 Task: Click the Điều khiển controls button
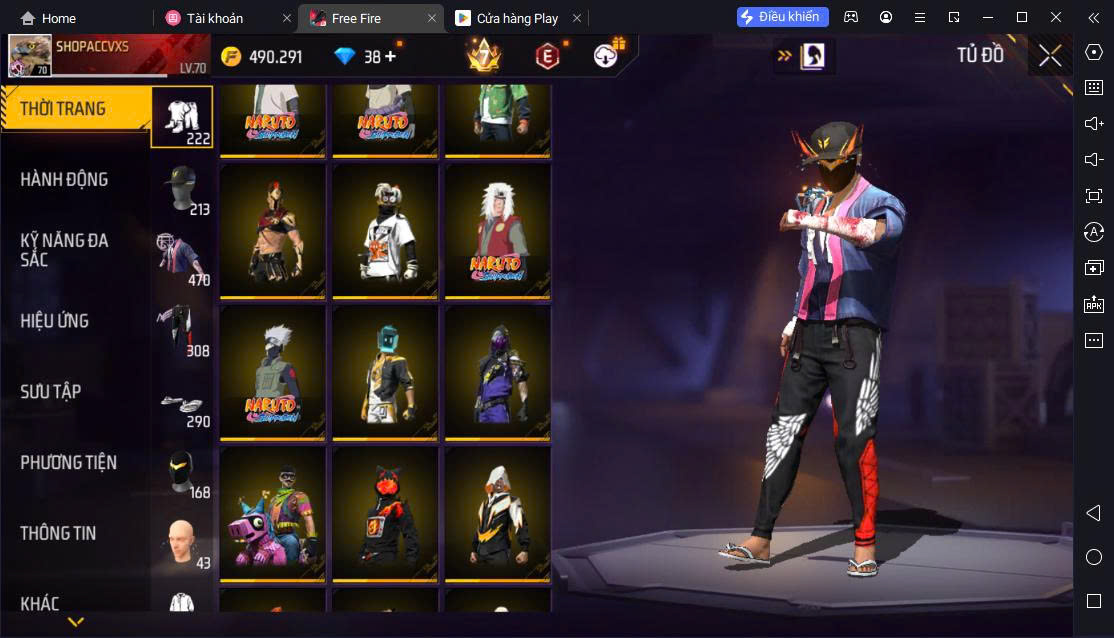782,17
